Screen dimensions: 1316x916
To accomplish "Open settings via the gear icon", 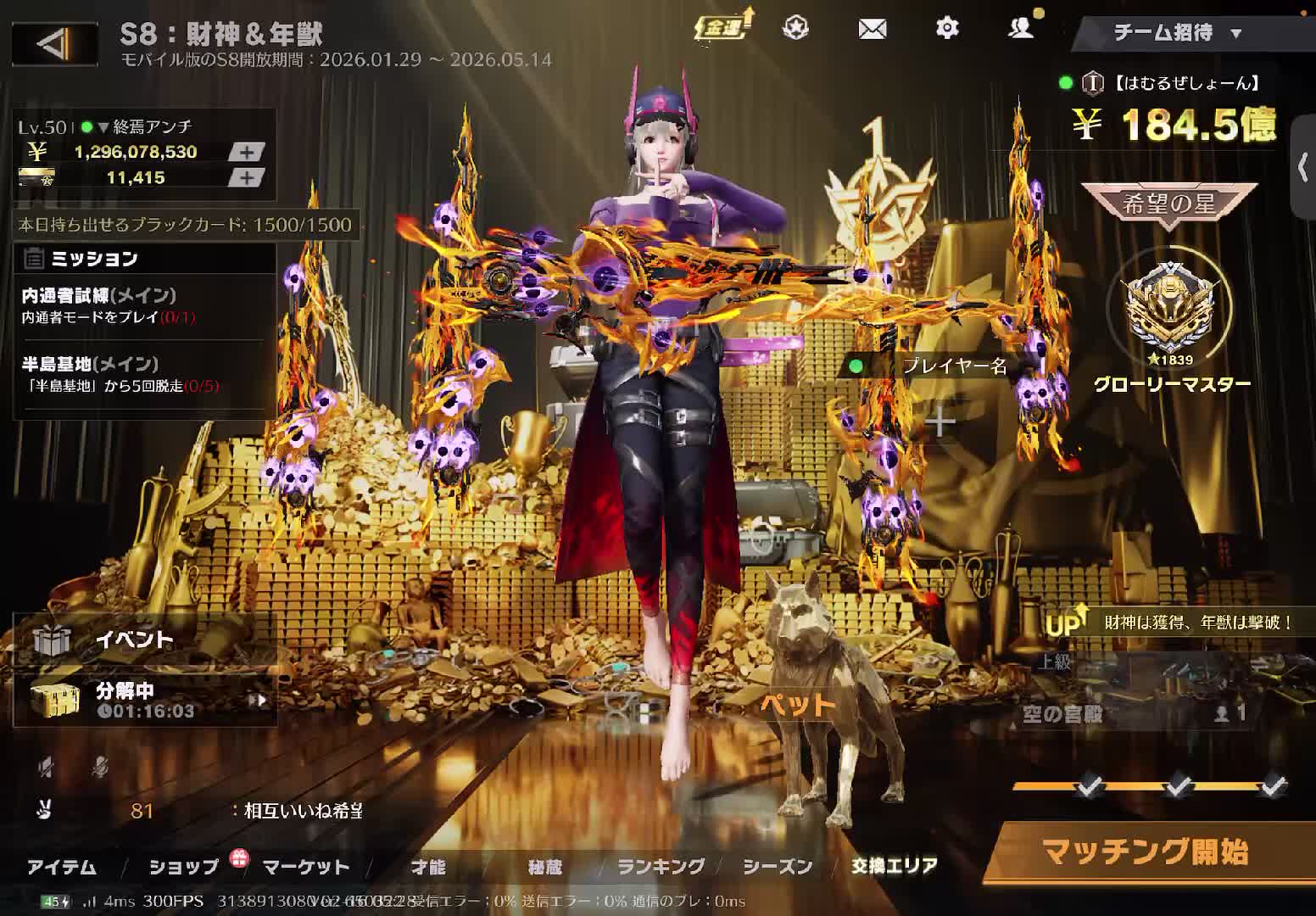I will 946,29.
